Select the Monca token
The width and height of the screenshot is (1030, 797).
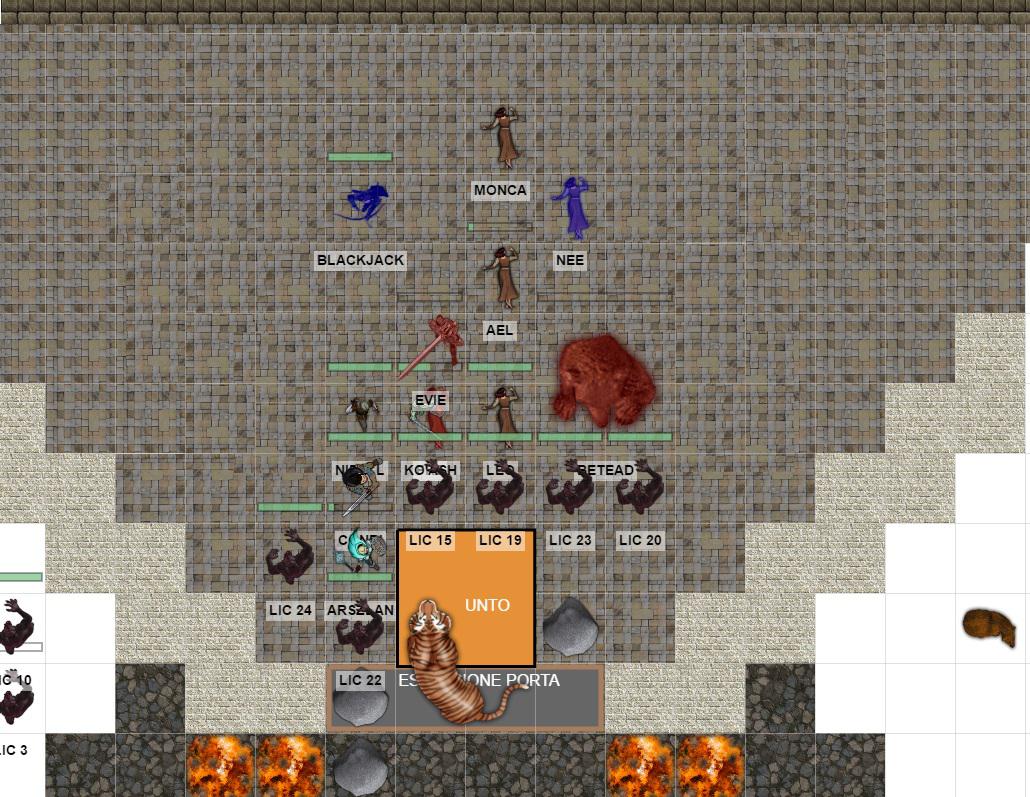coord(501,137)
